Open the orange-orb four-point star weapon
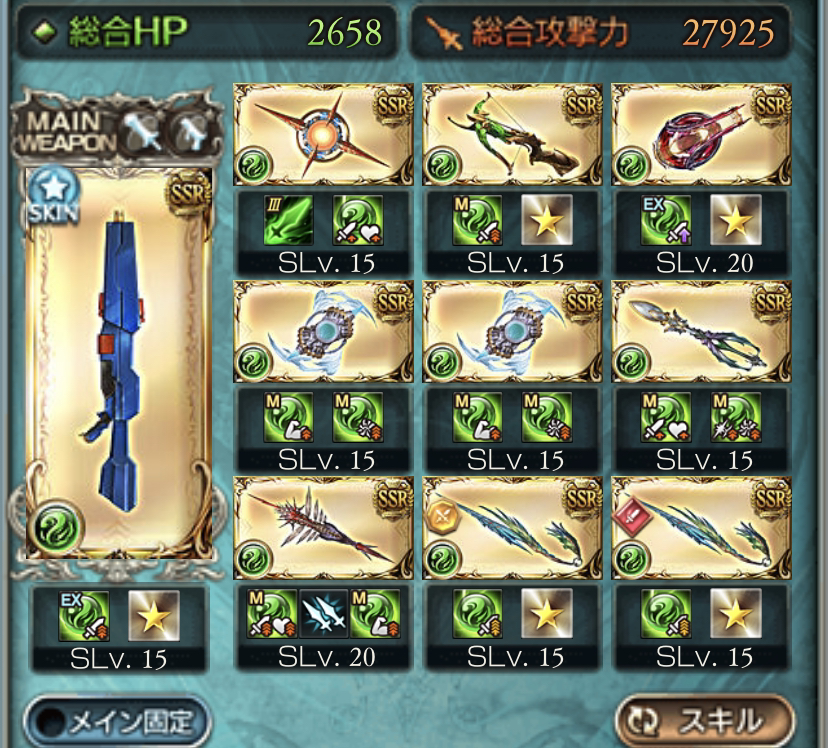The width and height of the screenshot is (828, 748). click(x=323, y=136)
